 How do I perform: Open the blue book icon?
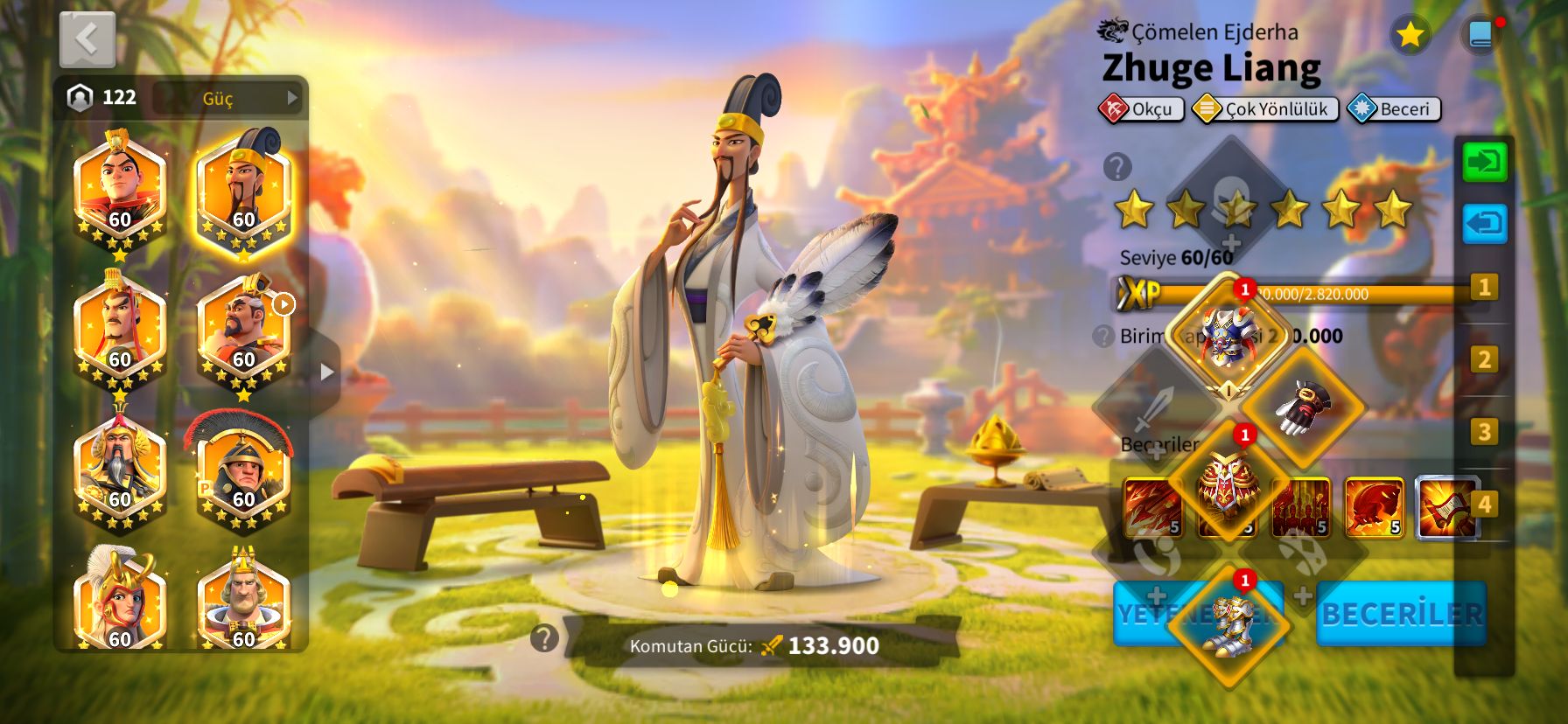click(x=1480, y=35)
